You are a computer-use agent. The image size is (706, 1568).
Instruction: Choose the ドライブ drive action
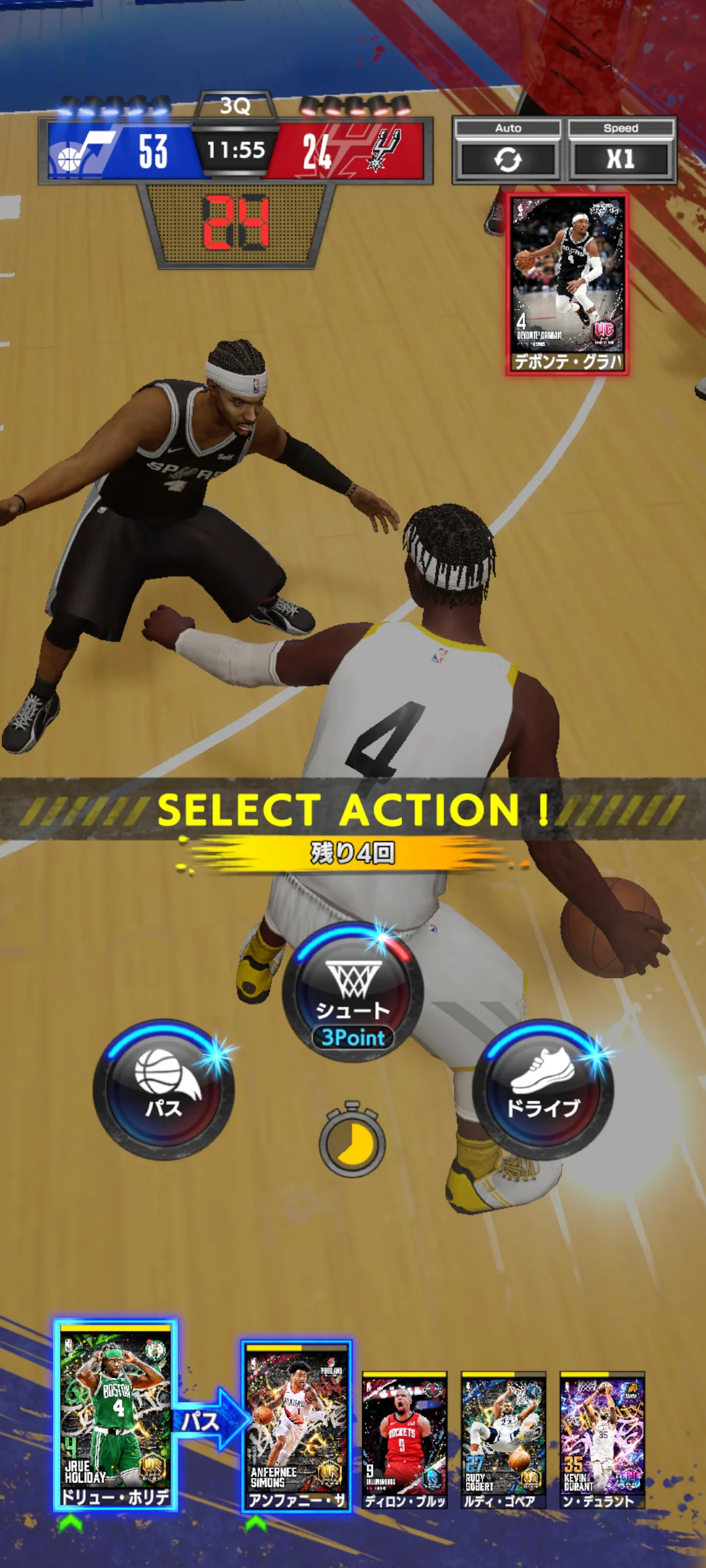point(543,1090)
